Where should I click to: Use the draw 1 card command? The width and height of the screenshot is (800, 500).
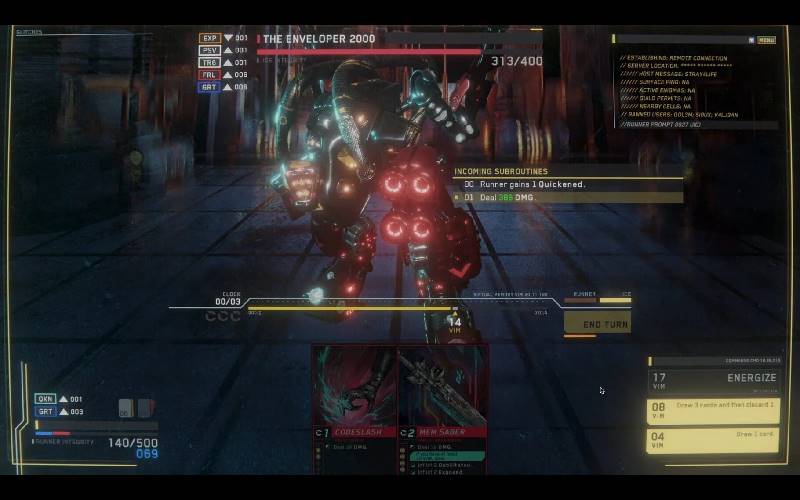click(x=713, y=440)
